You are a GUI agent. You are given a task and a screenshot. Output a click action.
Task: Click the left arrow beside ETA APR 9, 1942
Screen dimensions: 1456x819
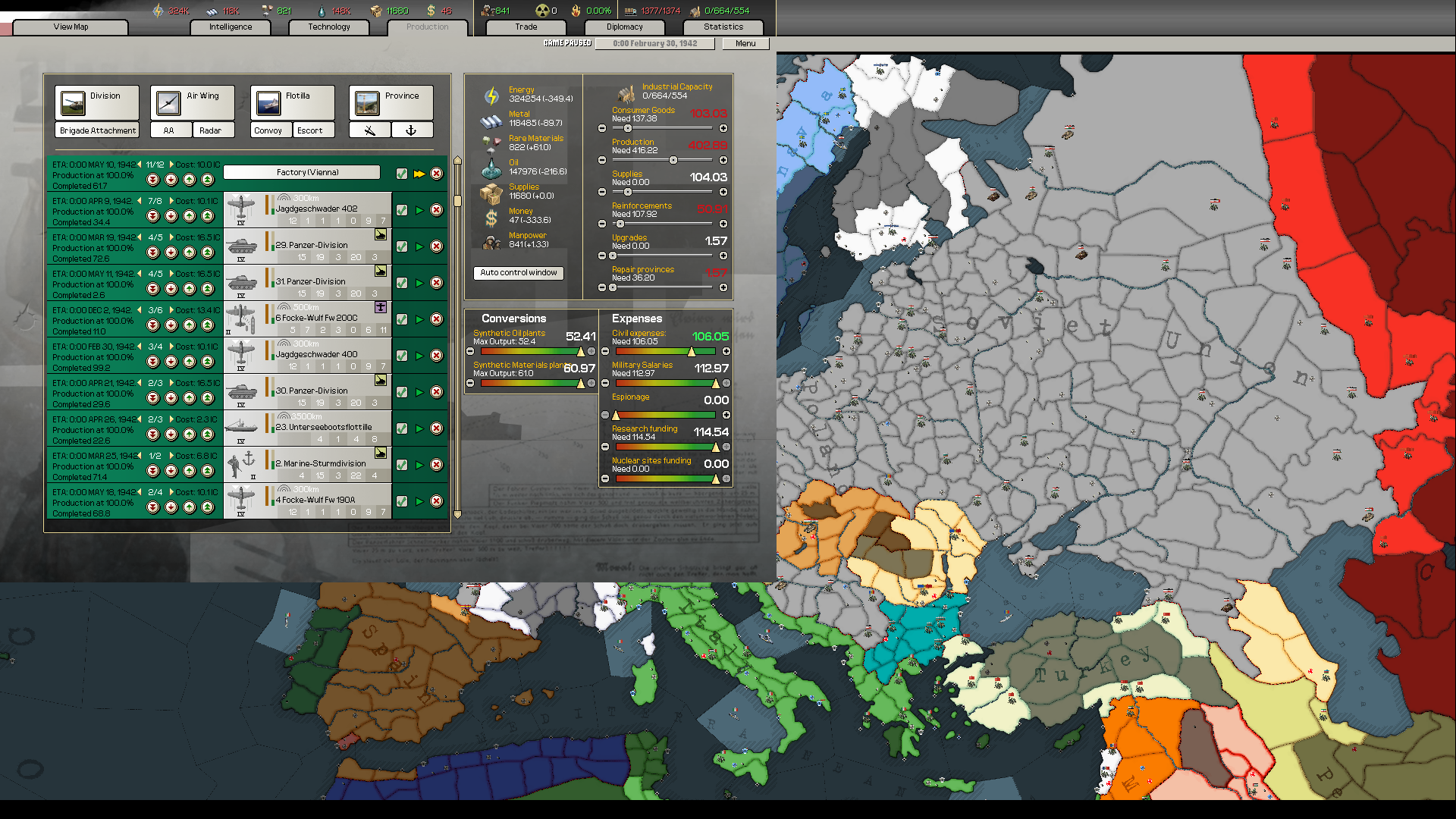tap(140, 199)
